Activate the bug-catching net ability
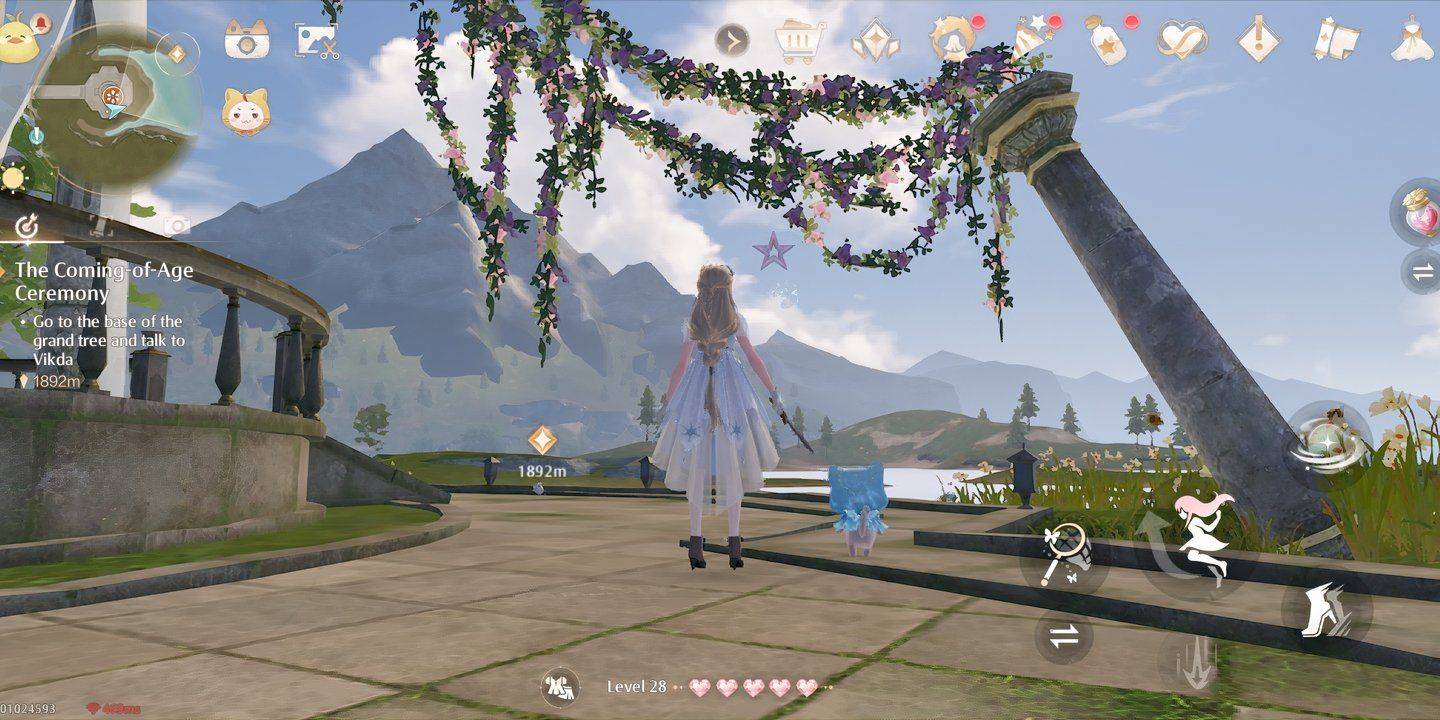This screenshot has width=1440, height=720. point(1061,553)
